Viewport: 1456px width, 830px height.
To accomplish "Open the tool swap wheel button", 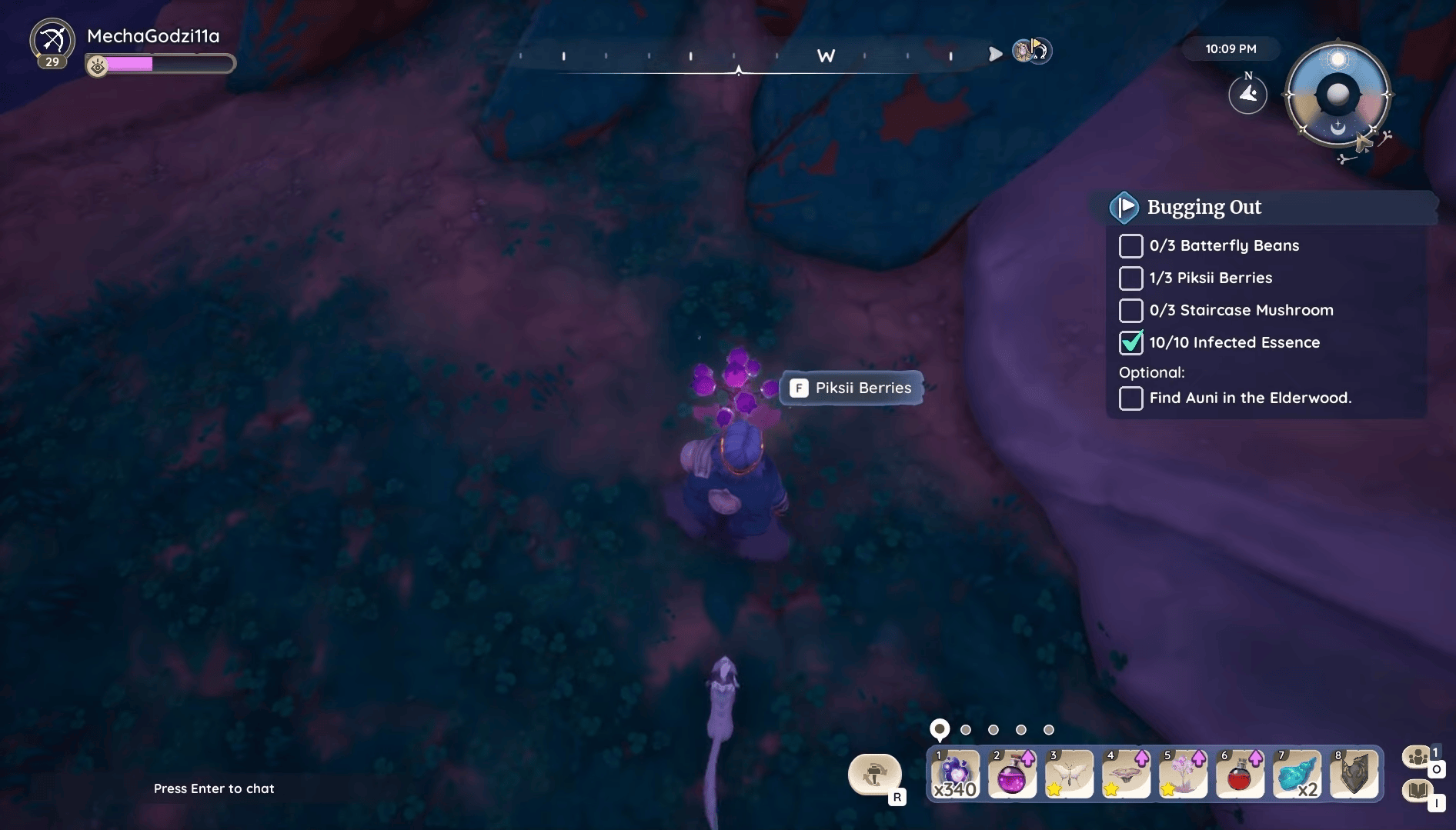I will coord(874,774).
